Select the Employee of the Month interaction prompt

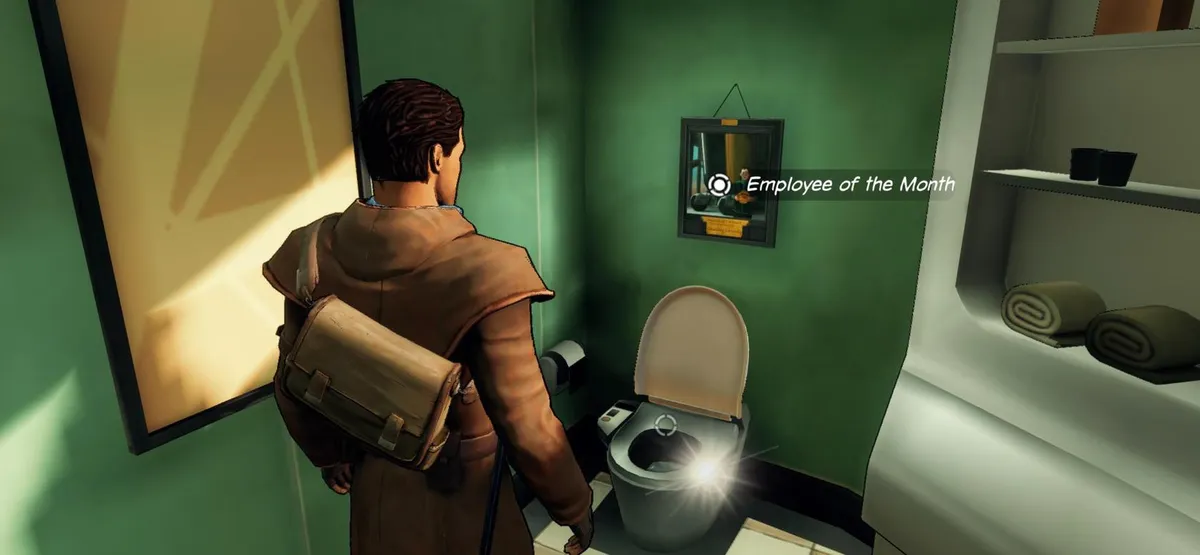pyautogui.click(x=718, y=184)
